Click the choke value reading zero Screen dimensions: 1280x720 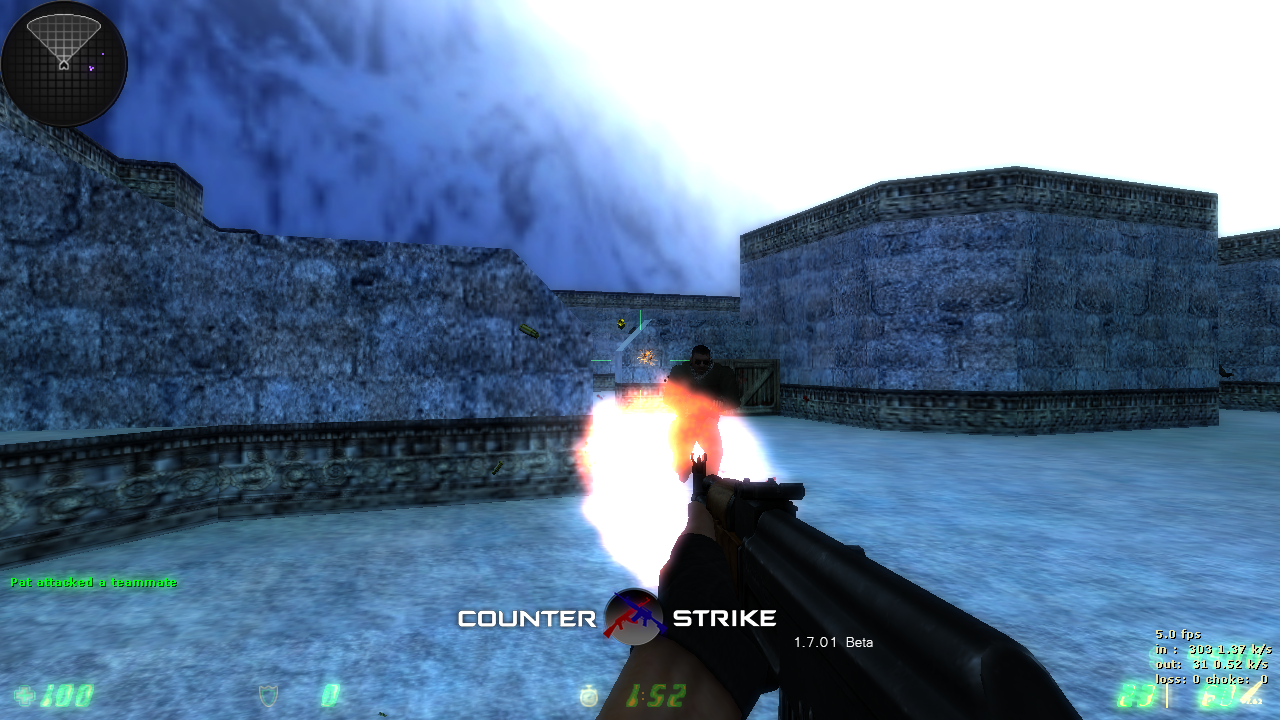pos(1266,679)
